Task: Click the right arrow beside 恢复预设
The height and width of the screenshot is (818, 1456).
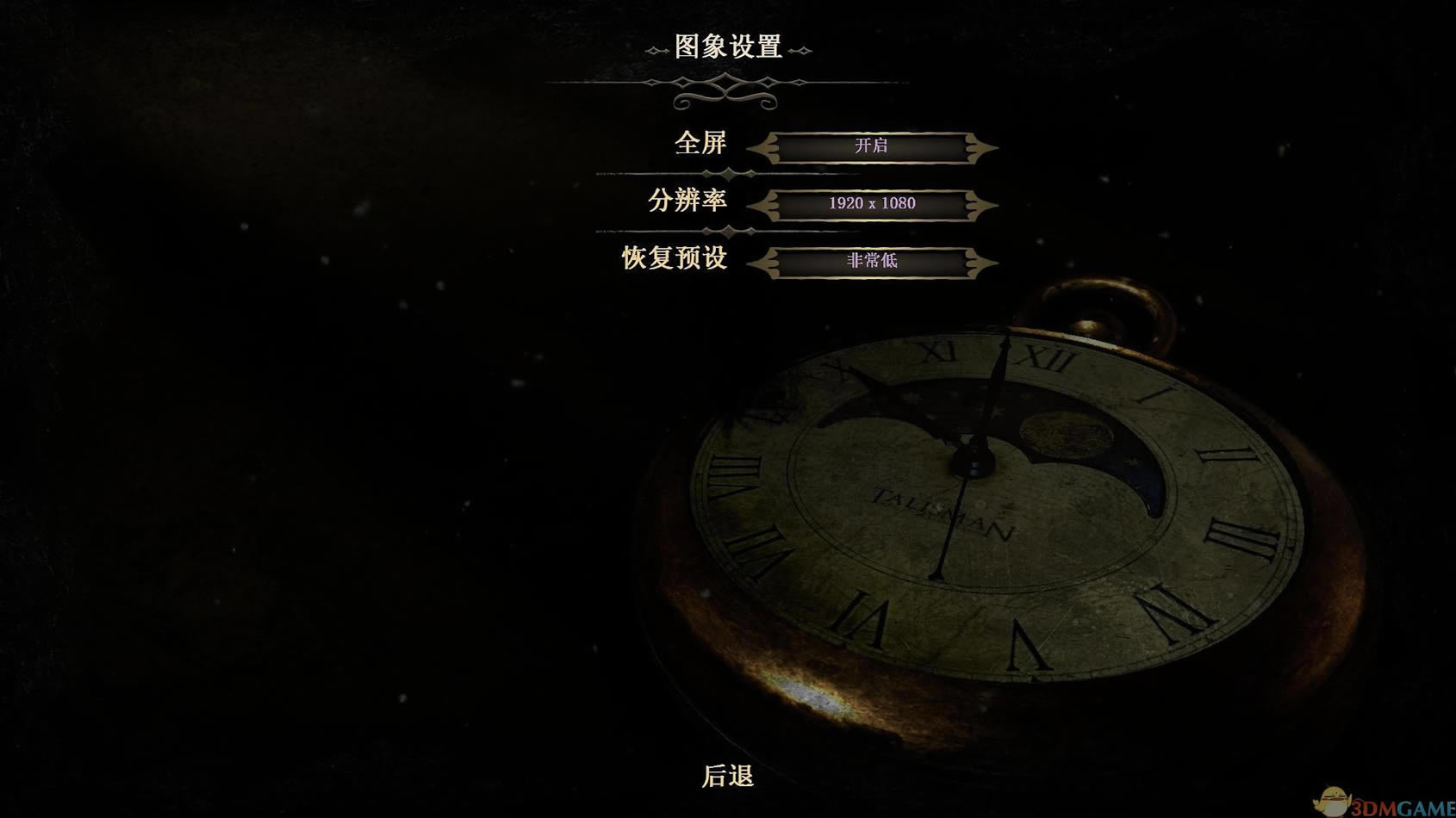Action: tap(981, 261)
